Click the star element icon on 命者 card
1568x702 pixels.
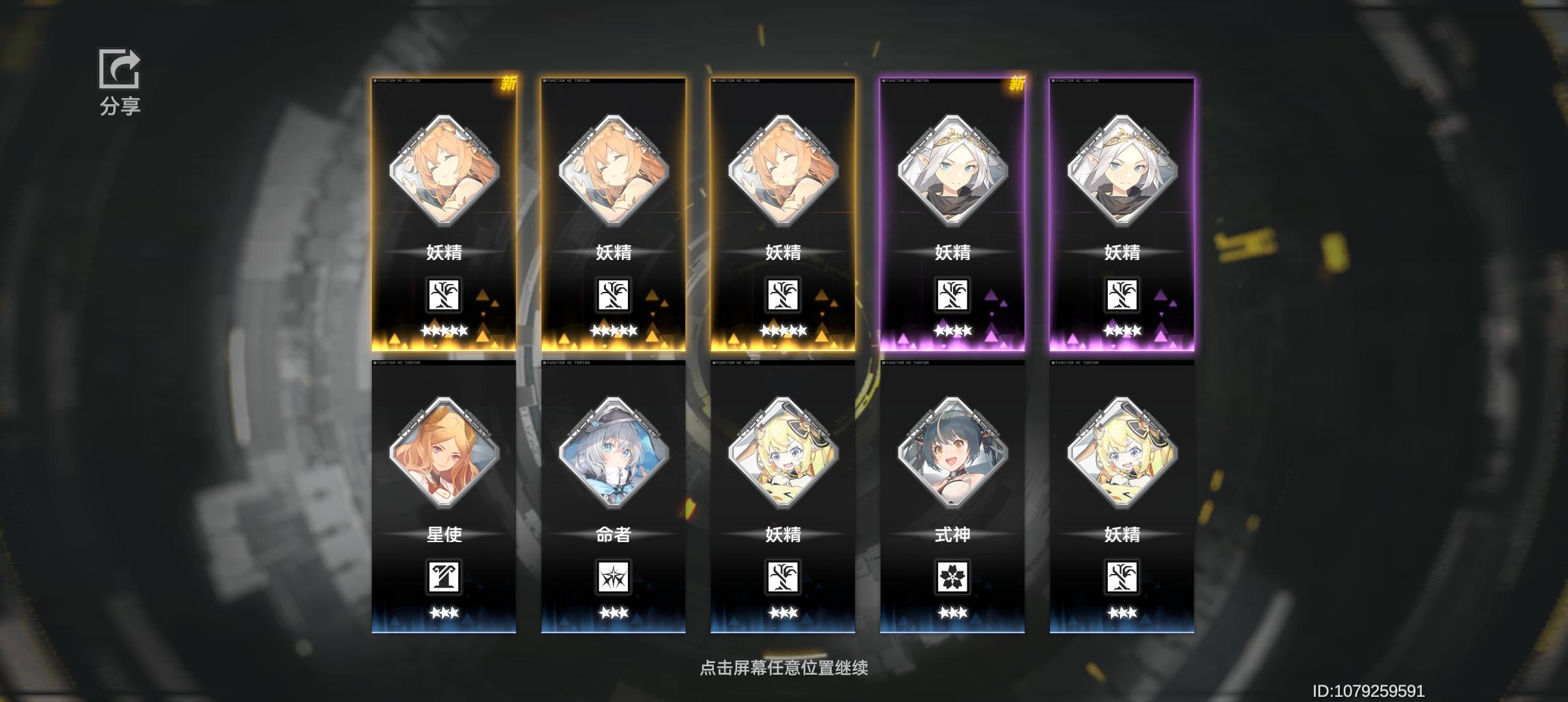(614, 577)
